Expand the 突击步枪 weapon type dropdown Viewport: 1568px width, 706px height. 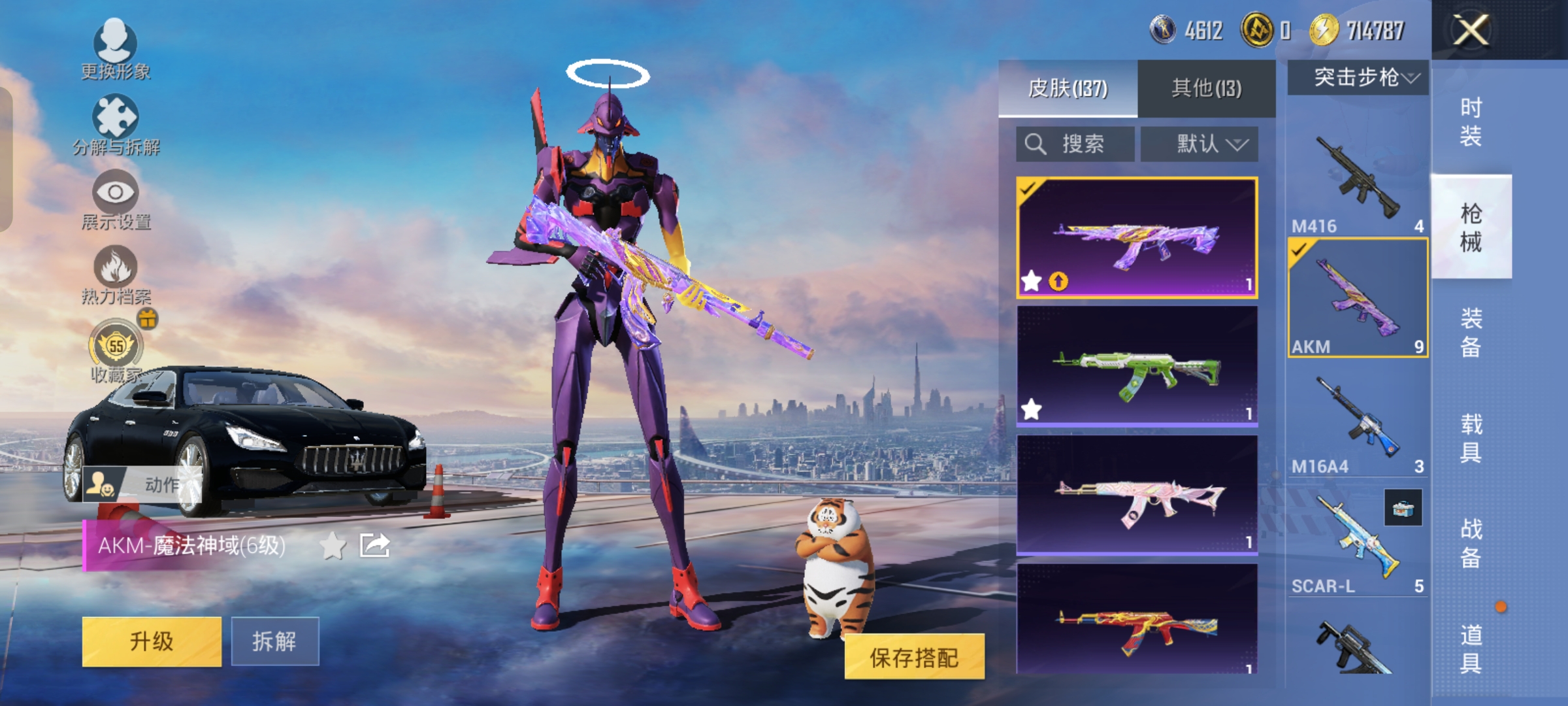pyautogui.click(x=1358, y=78)
